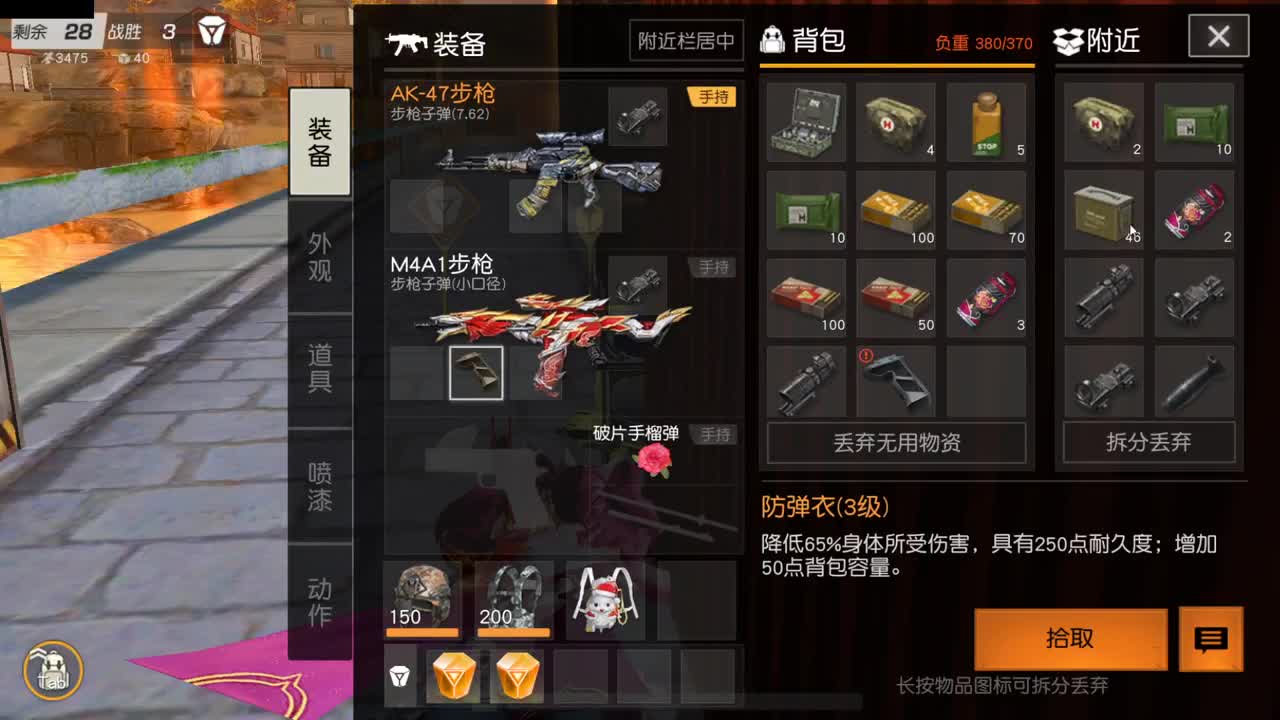Toggle 手持 for the AK-47 rifle
Image resolution: width=1280 pixels, height=720 pixels.
(x=712, y=96)
